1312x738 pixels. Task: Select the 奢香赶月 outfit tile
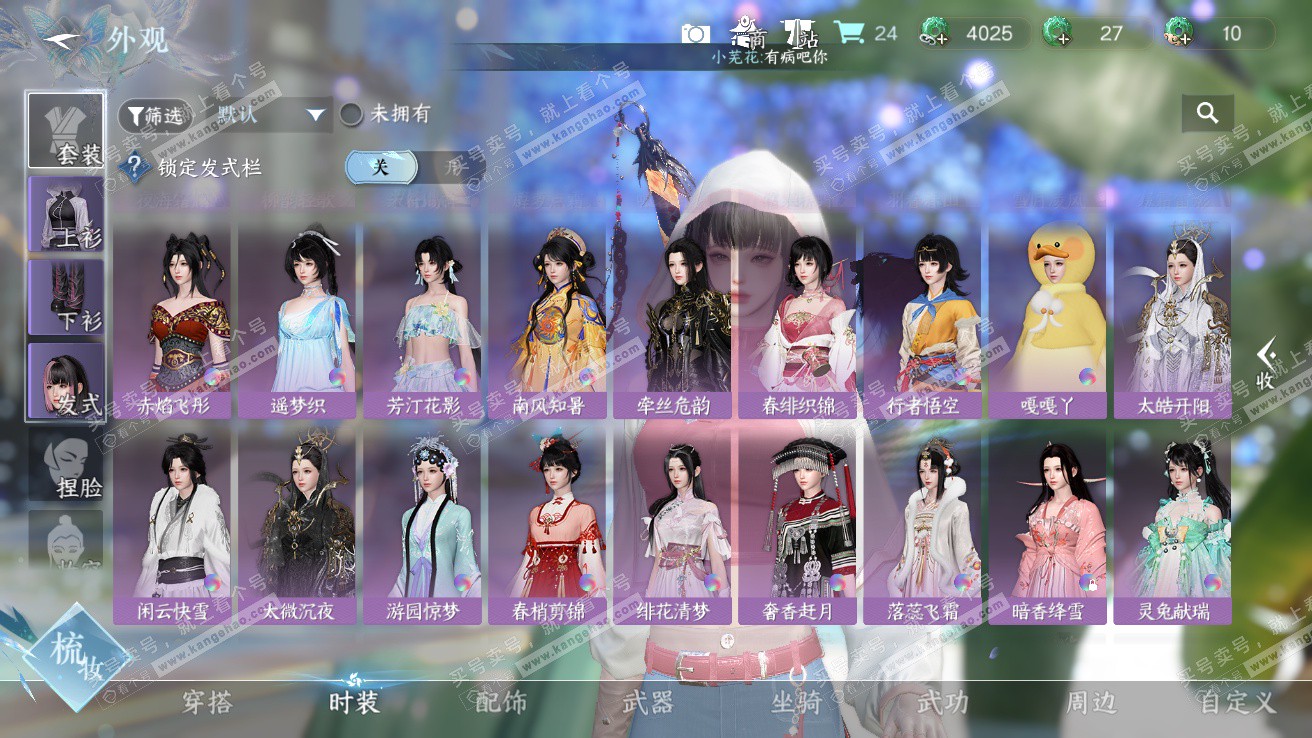click(x=797, y=525)
